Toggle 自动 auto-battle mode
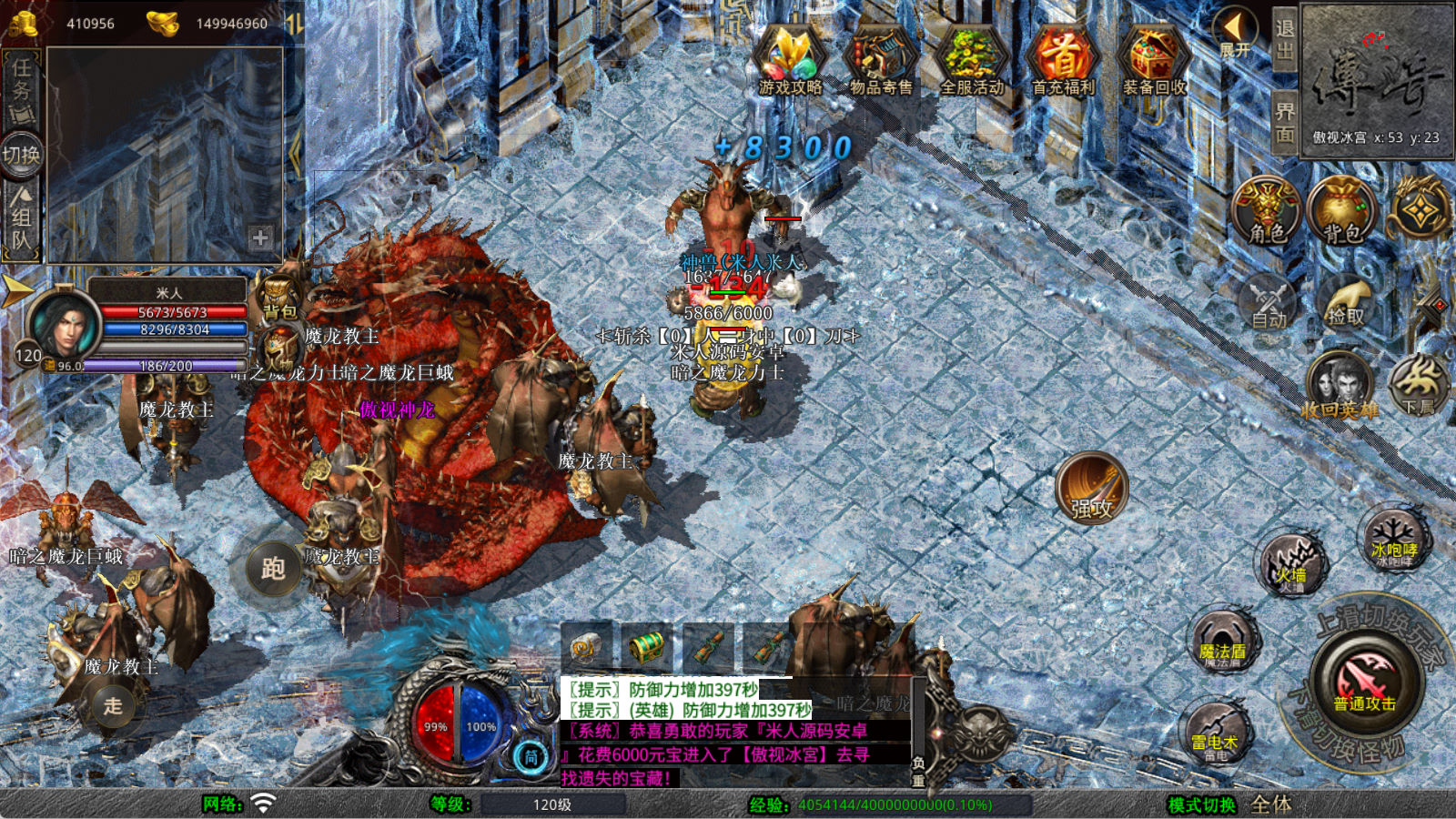This screenshot has width=1456, height=819. coord(1269,302)
